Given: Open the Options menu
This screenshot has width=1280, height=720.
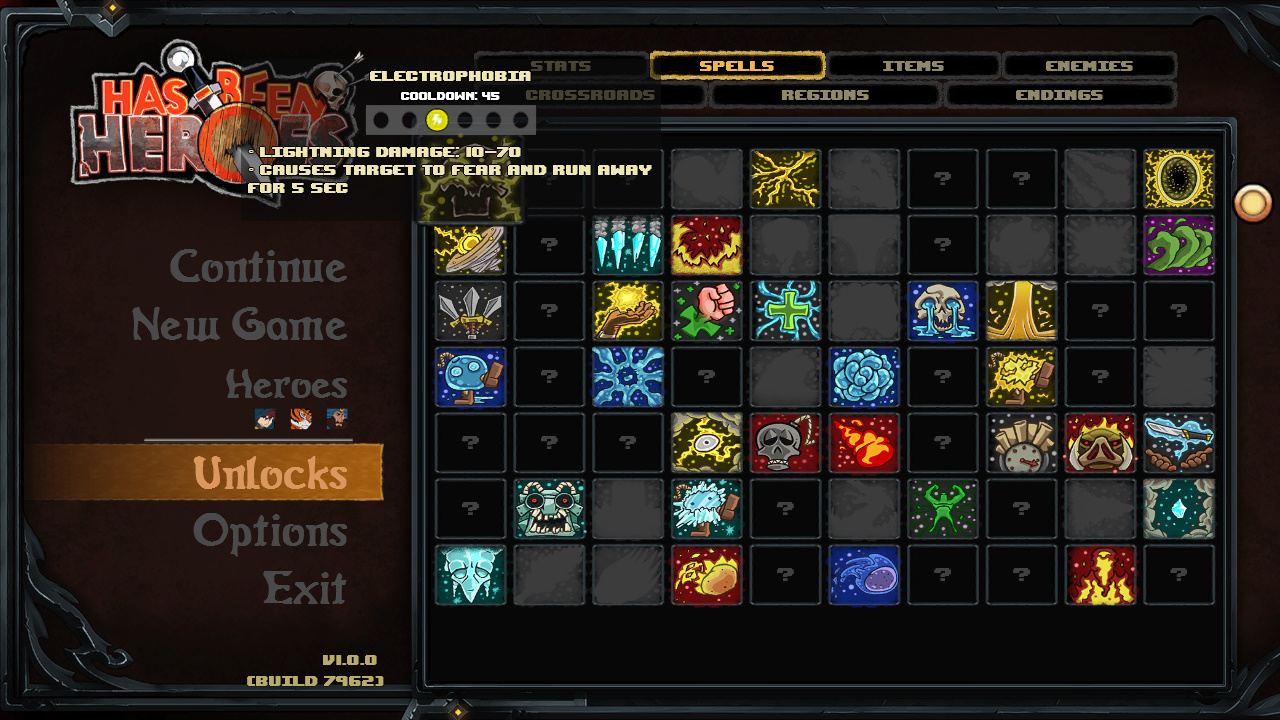Looking at the screenshot, I should 270,531.
